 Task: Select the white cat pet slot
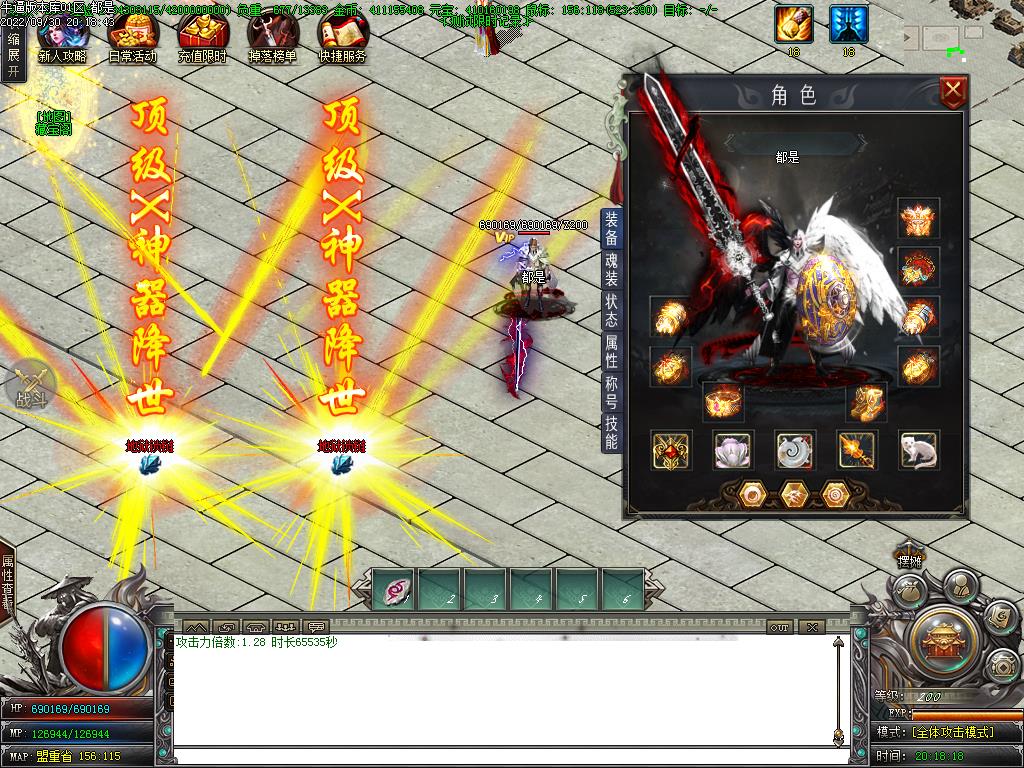tap(918, 451)
